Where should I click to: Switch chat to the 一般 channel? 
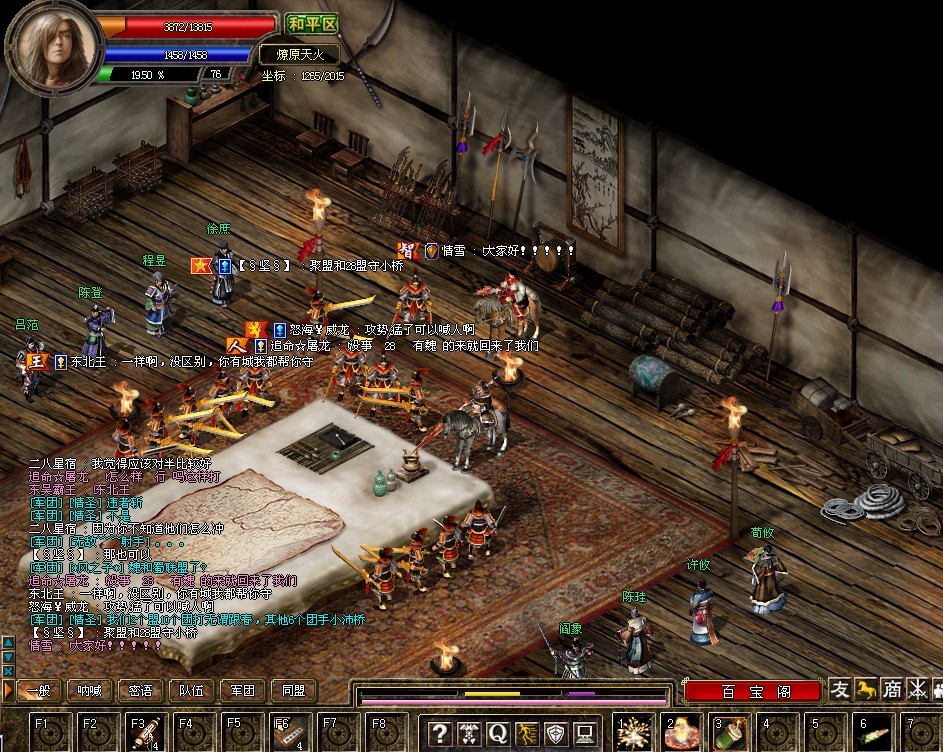[37, 690]
